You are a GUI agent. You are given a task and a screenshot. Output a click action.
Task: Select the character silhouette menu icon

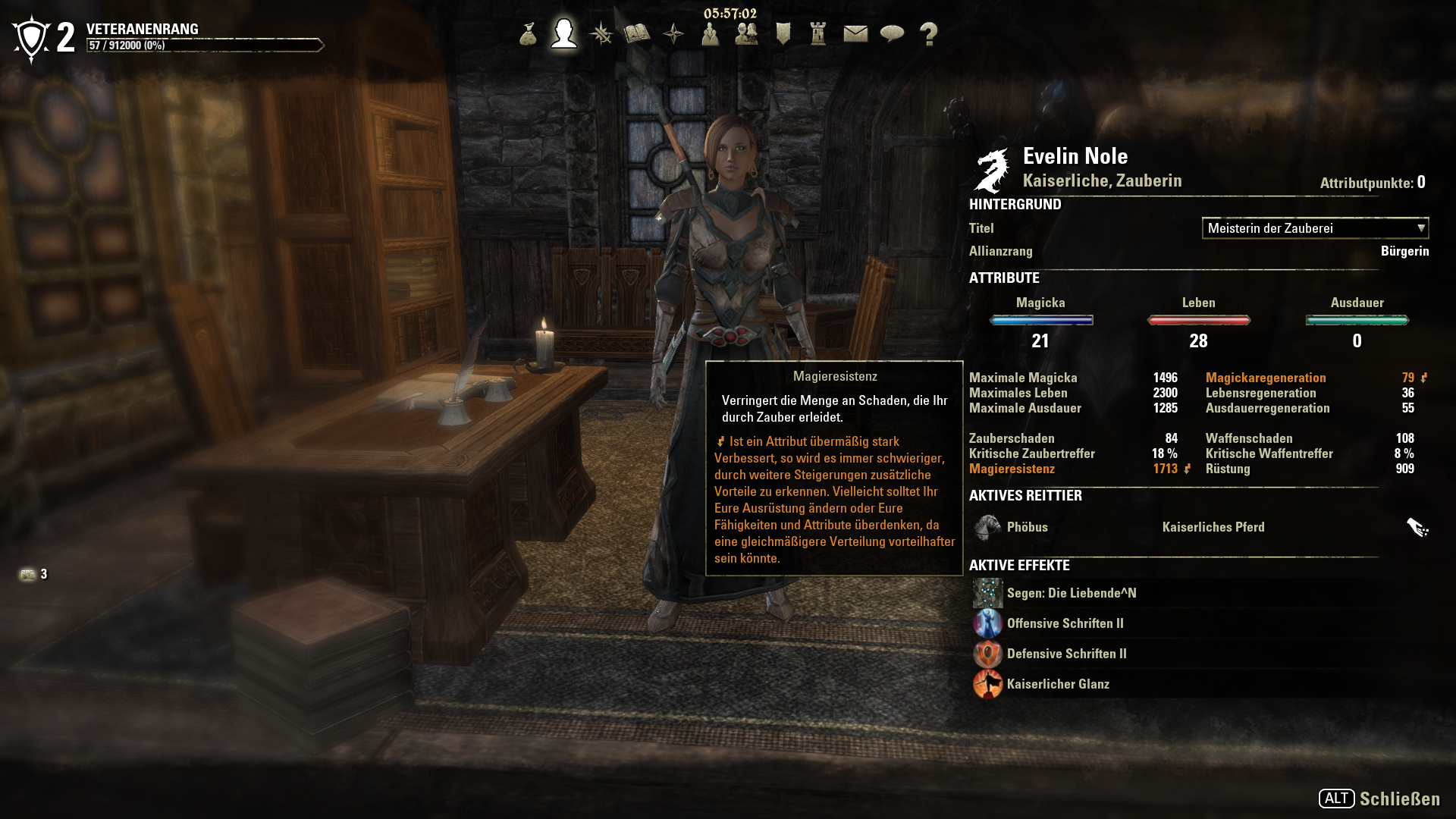click(564, 34)
